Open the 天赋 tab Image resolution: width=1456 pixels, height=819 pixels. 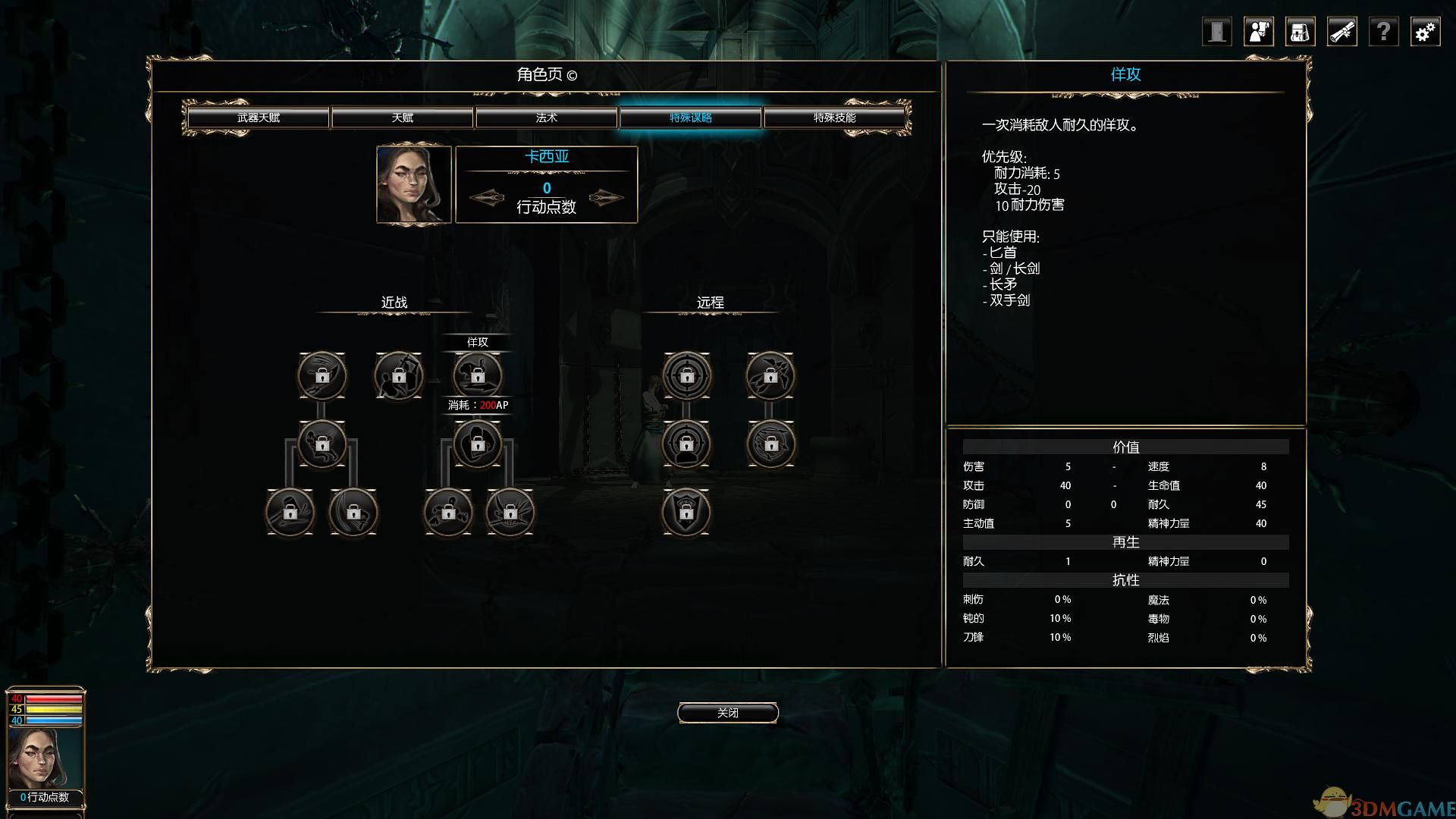(x=402, y=118)
